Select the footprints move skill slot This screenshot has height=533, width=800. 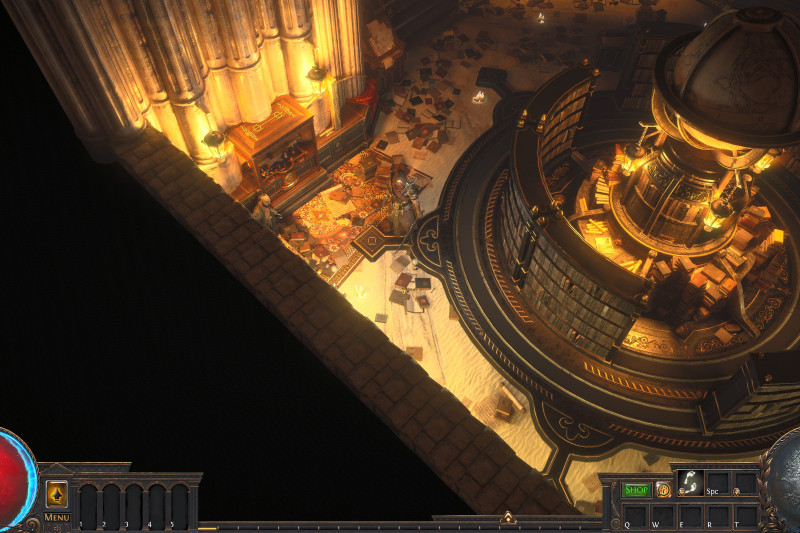tap(689, 482)
